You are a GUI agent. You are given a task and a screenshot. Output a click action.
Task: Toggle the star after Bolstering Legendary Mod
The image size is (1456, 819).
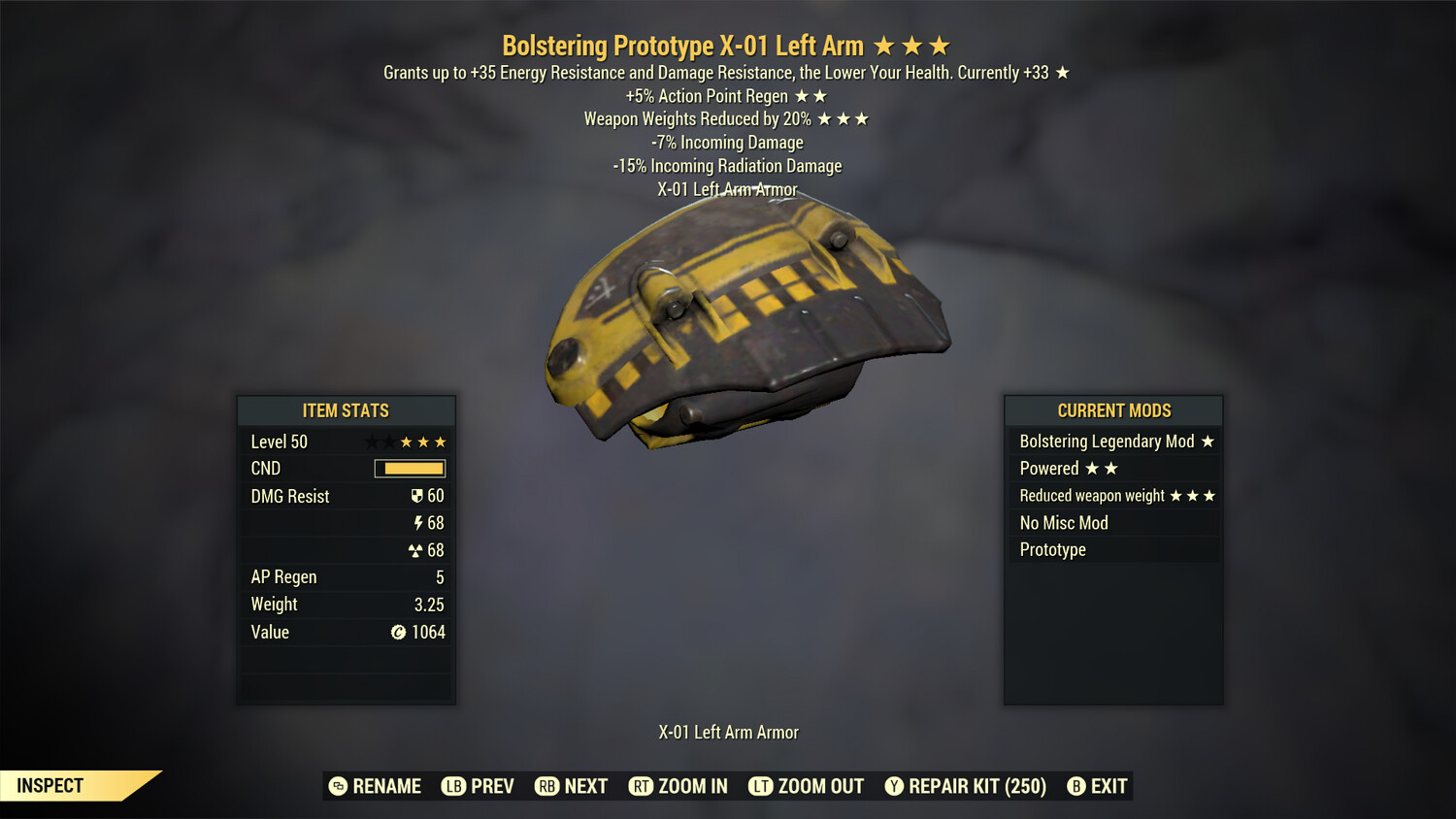tap(1207, 441)
